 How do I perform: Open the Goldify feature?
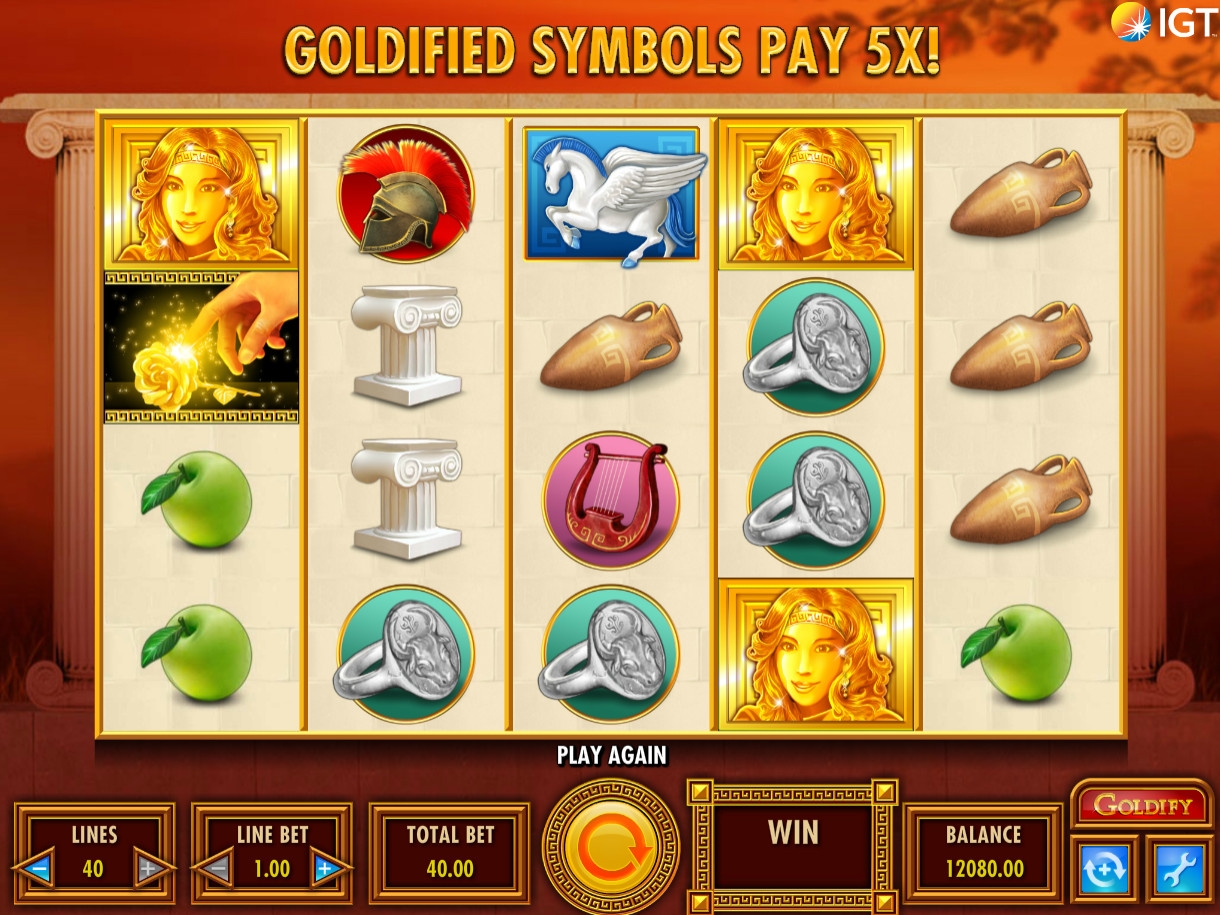[x=1142, y=805]
